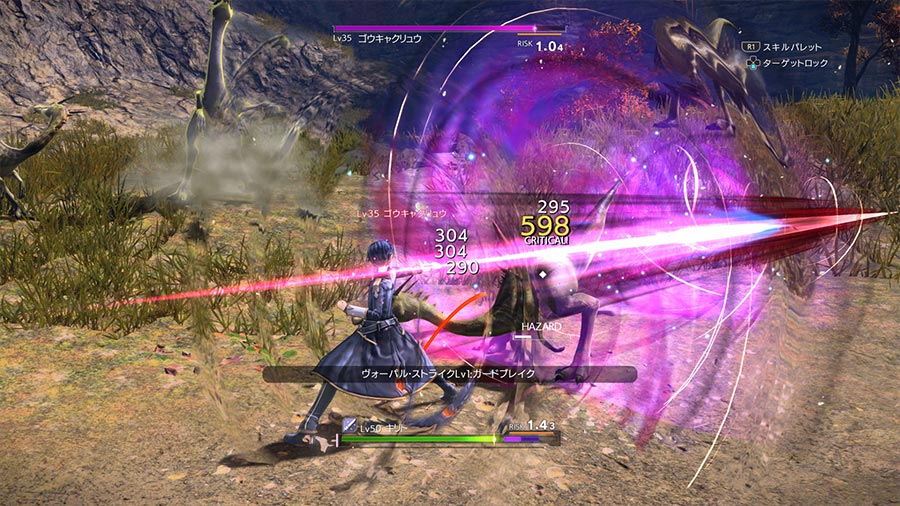Click Kirito's sword weapon icon

(349, 426)
